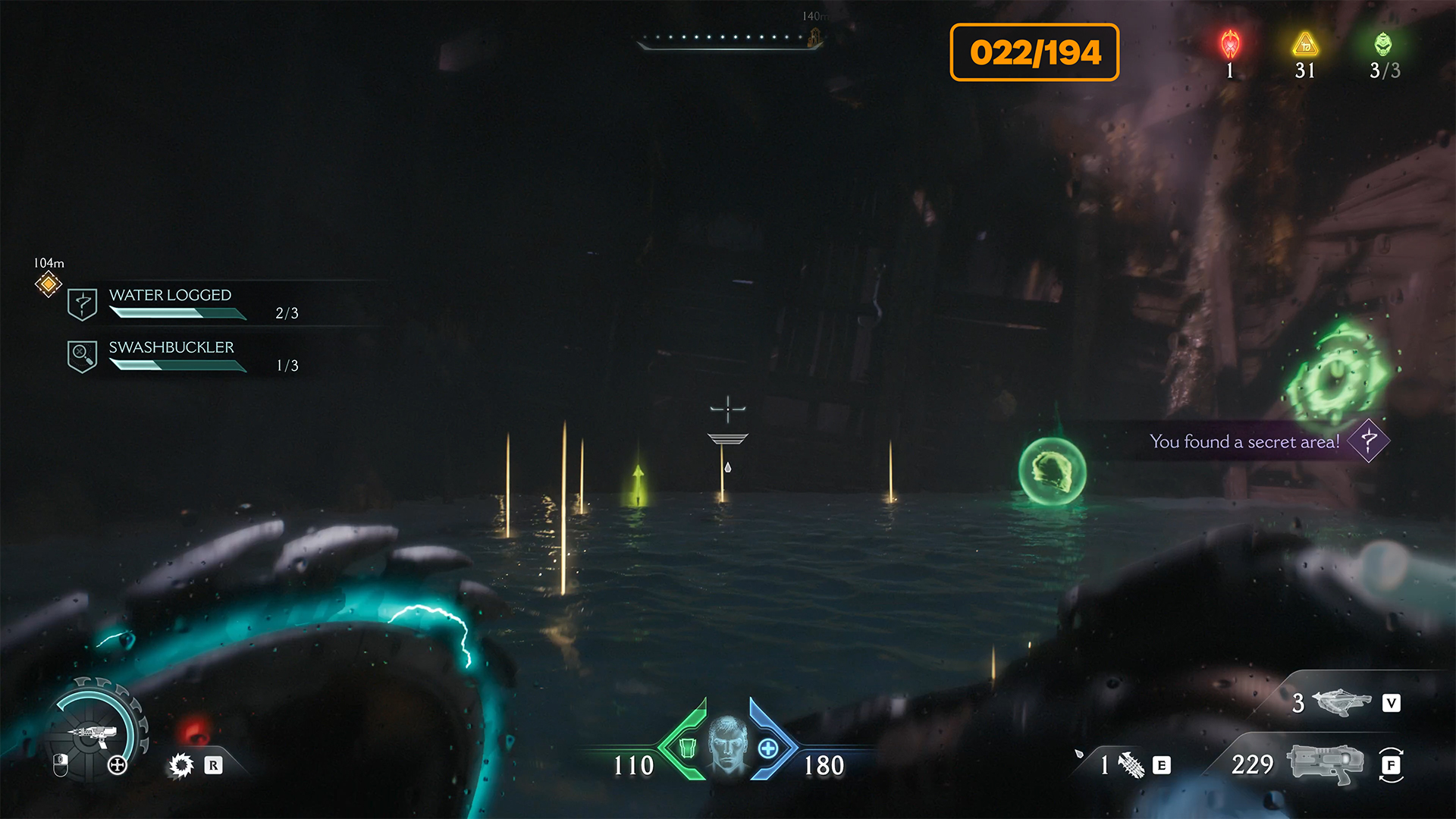Image resolution: width=1456 pixels, height=819 pixels.
Task: Select the Swashbuckler challenge tracker
Action: coord(171,355)
